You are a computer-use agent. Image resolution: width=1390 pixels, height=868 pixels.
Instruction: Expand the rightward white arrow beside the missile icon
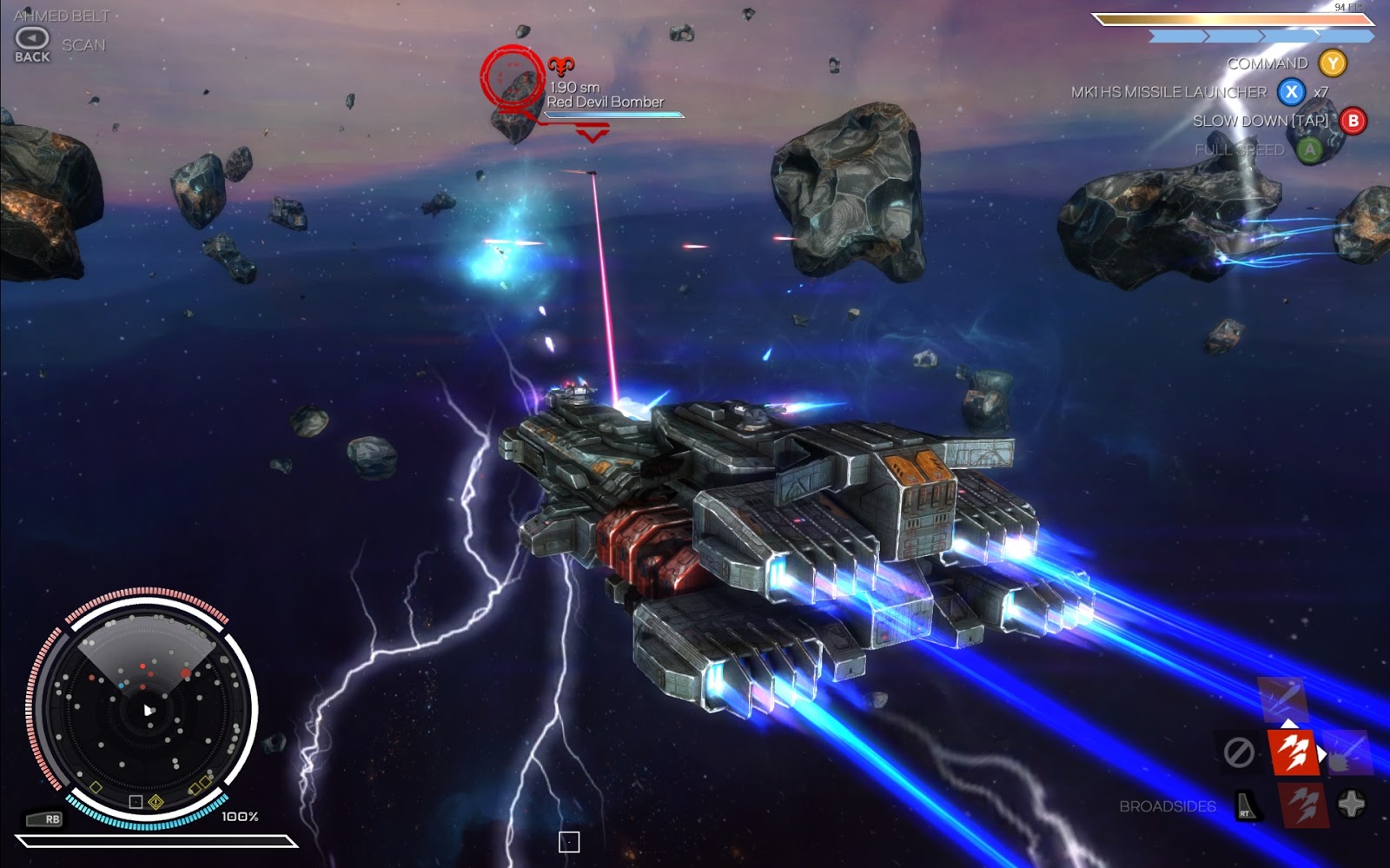pyautogui.click(x=1321, y=754)
